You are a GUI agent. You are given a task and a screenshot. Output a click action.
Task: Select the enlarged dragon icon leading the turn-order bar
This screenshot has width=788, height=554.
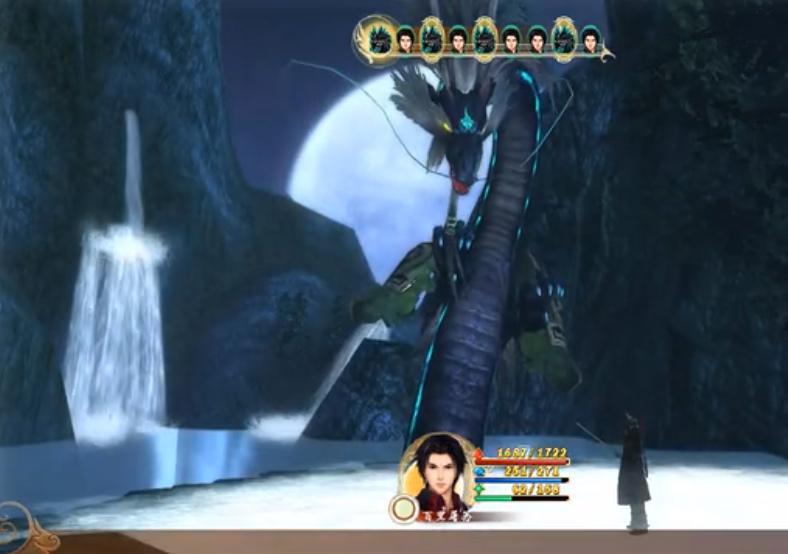[x=379, y=39]
